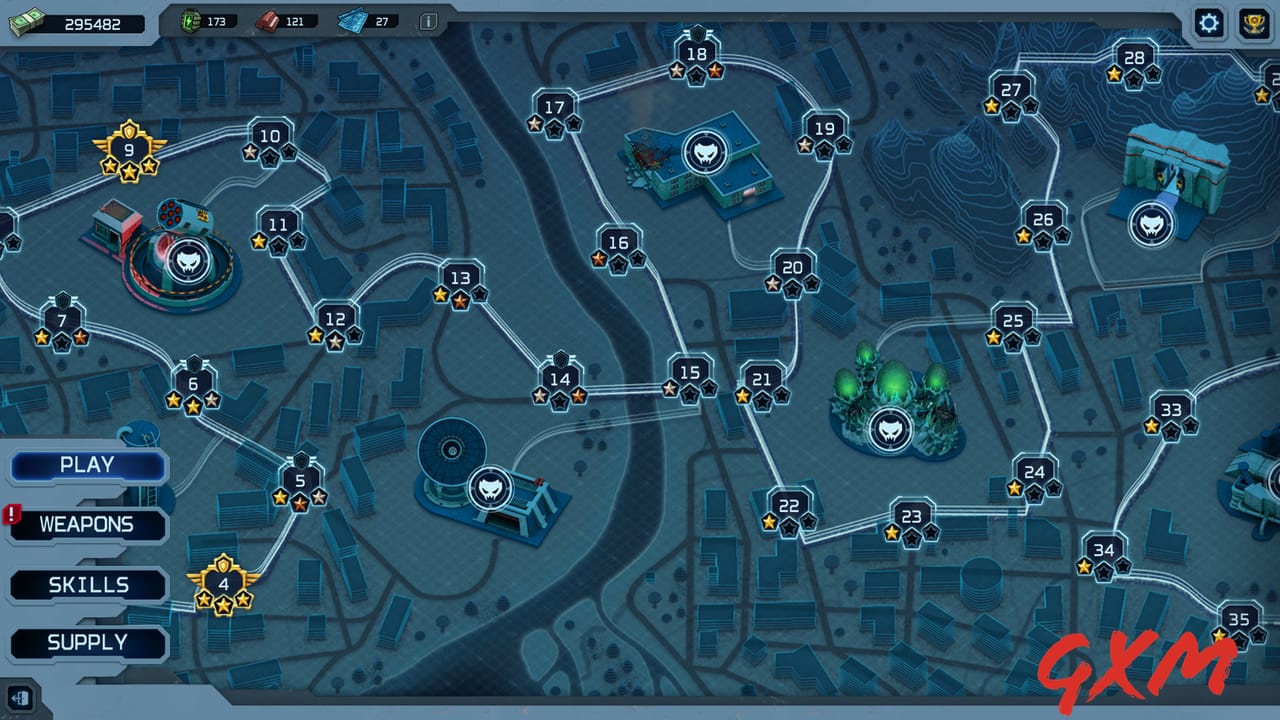The height and width of the screenshot is (720, 1280).
Task: Open the WEAPONS menu
Action: click(x=87, y=524)
